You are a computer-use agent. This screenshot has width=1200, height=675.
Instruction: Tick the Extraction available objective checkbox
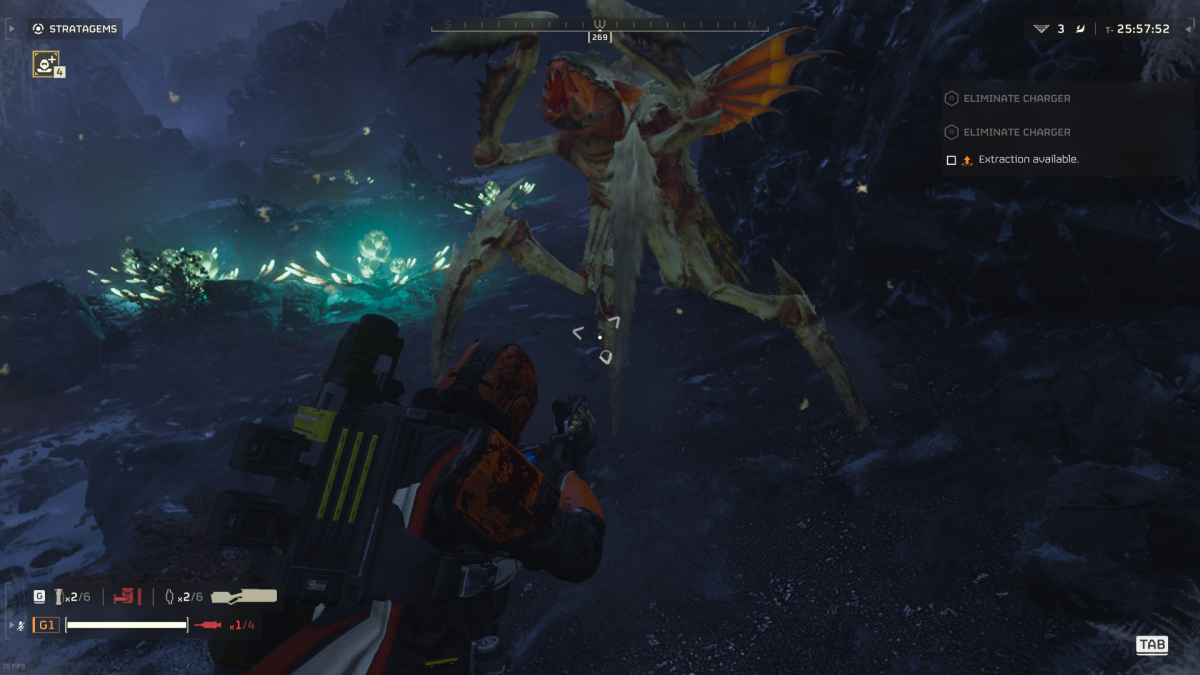point(951,160)
